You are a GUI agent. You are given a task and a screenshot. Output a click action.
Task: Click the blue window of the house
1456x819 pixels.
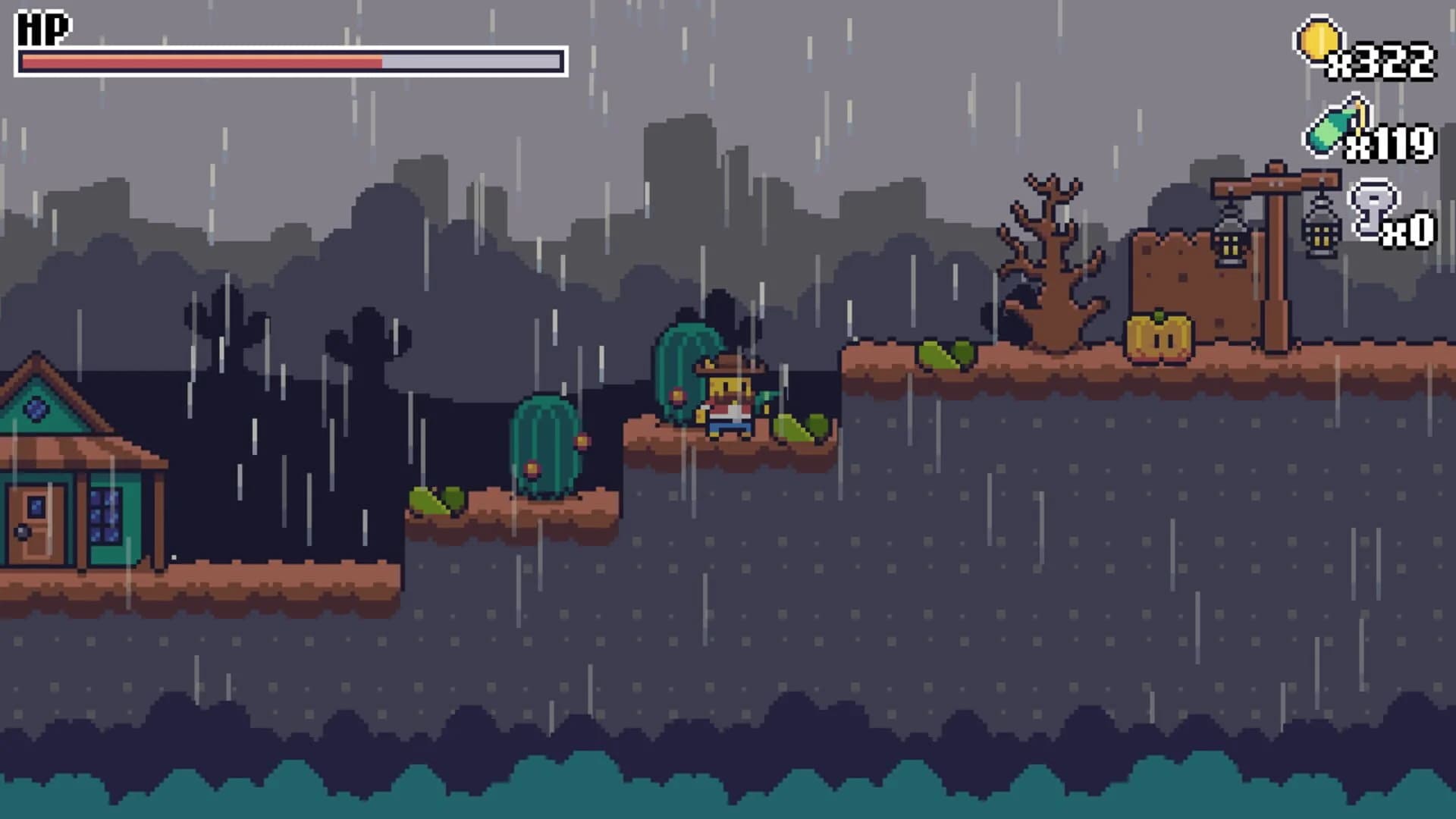pos(106,516)
